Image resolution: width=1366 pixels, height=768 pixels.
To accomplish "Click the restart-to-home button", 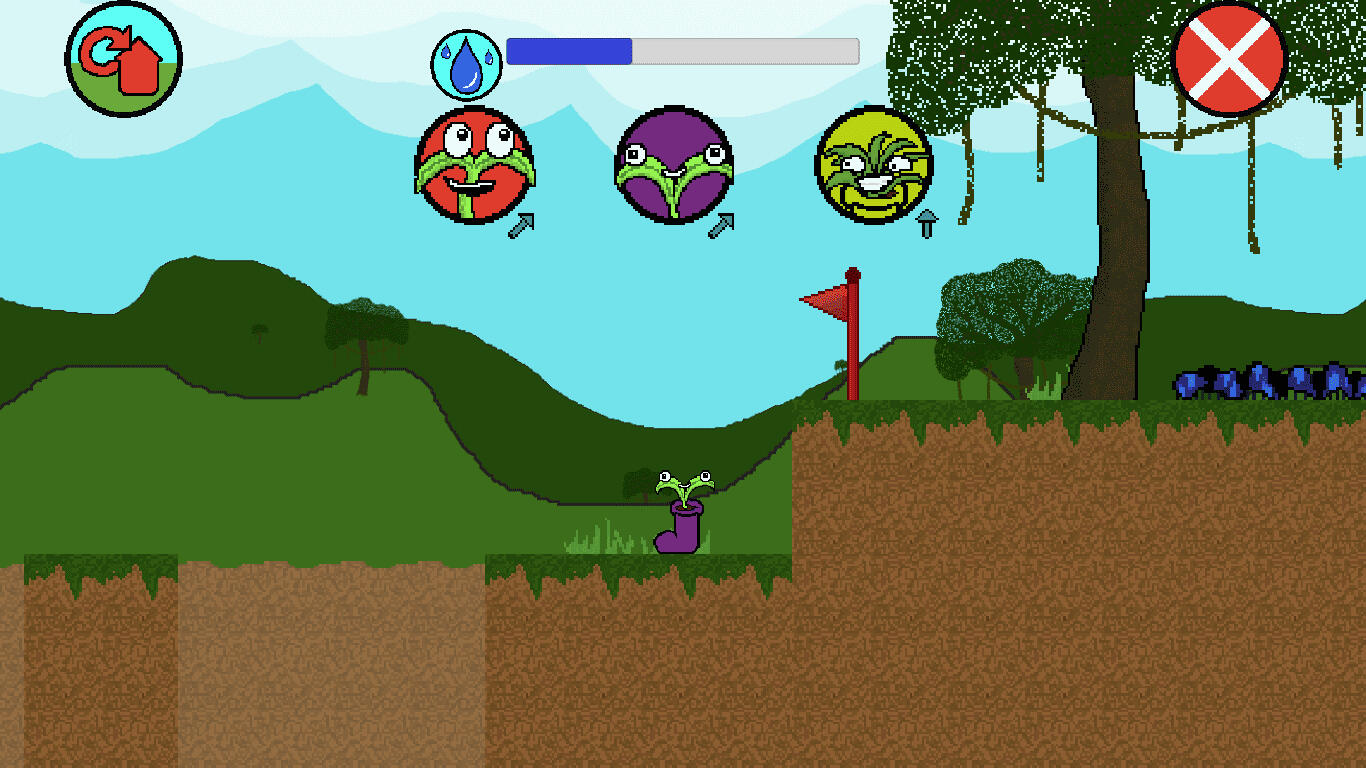I will pos(124,59).
